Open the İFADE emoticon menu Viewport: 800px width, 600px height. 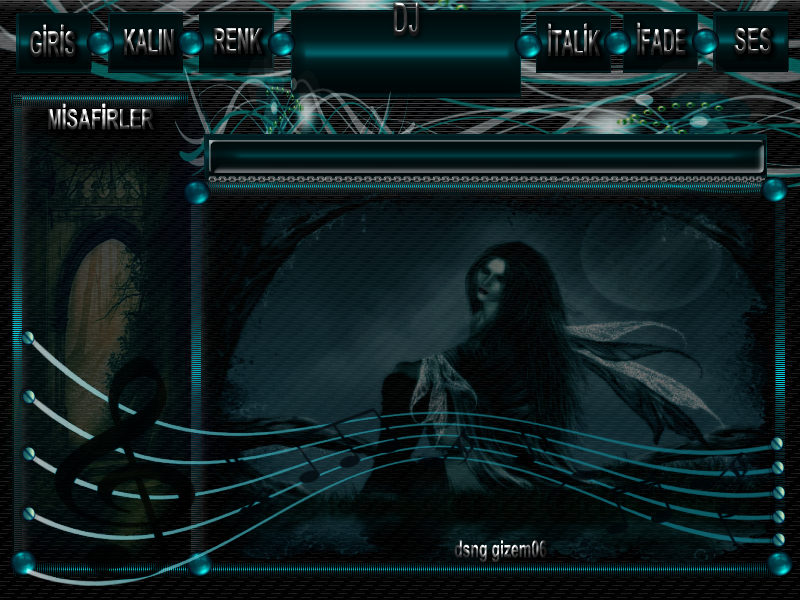(x=660, y=42)
